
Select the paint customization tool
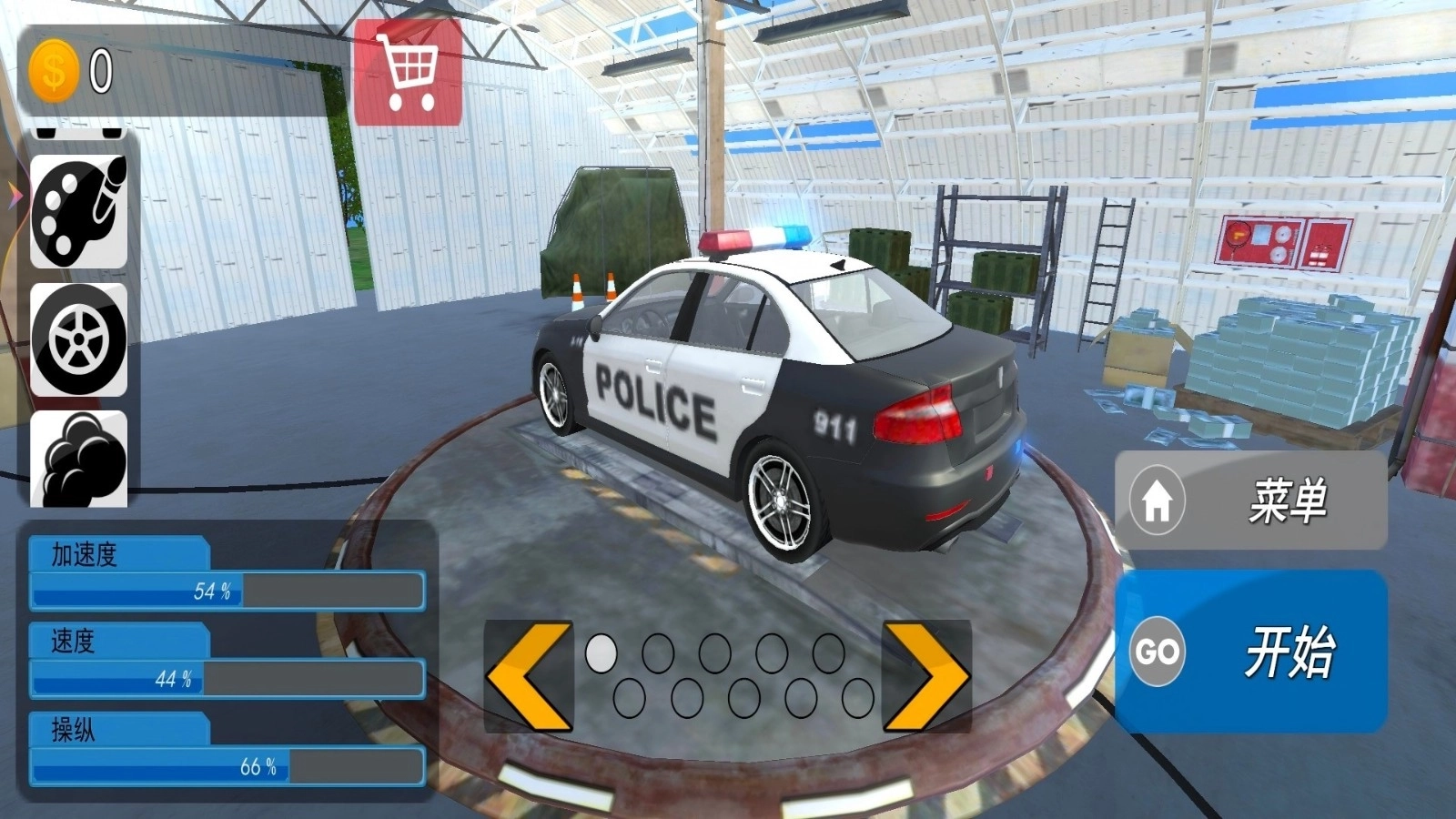77,211
